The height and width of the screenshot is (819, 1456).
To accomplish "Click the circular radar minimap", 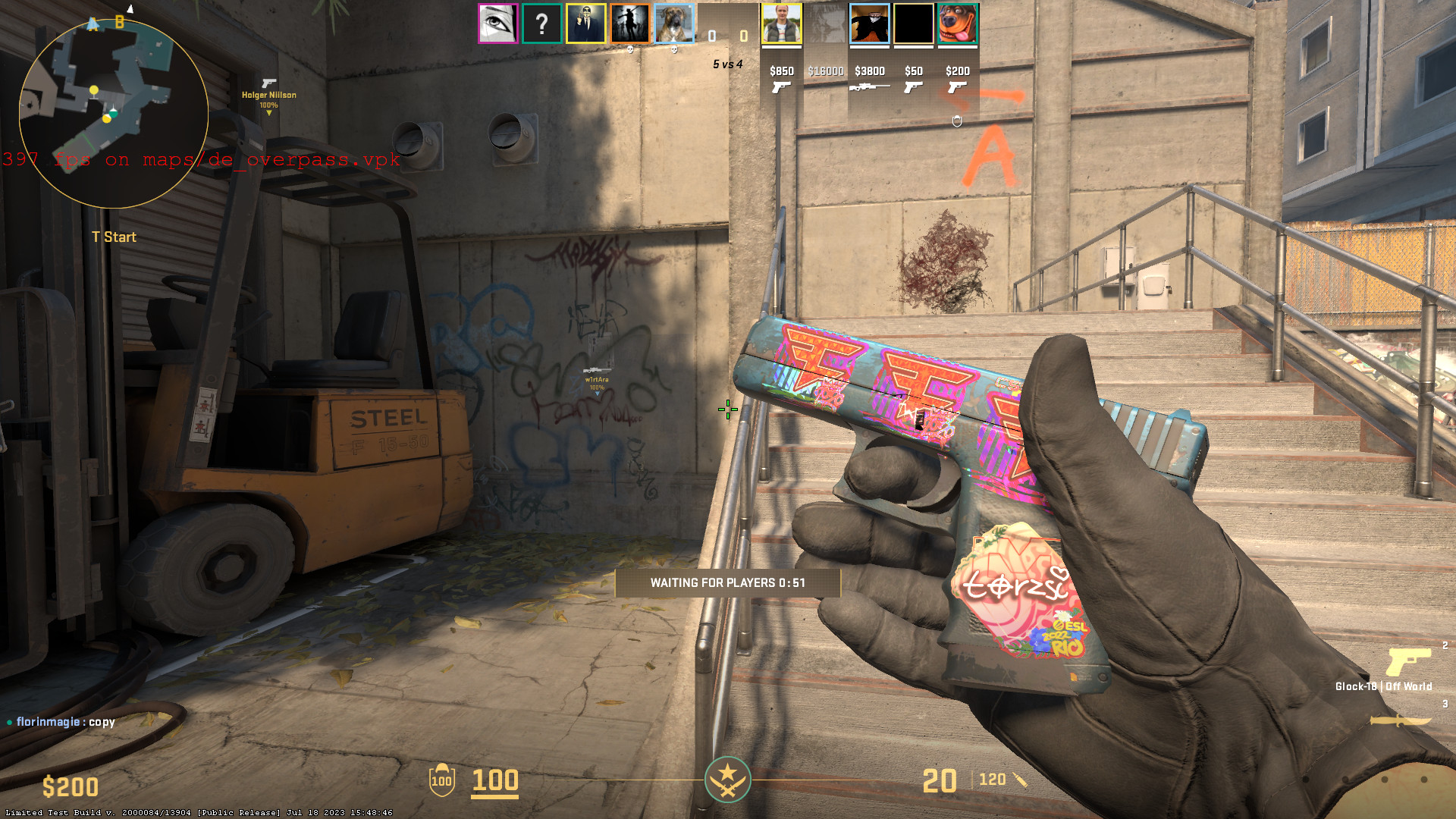I will [x=114, y=114].
